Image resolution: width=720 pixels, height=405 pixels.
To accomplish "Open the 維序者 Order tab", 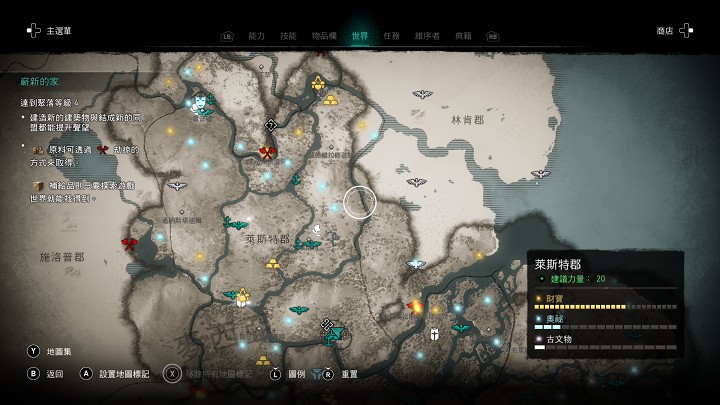I will [427, 36].
